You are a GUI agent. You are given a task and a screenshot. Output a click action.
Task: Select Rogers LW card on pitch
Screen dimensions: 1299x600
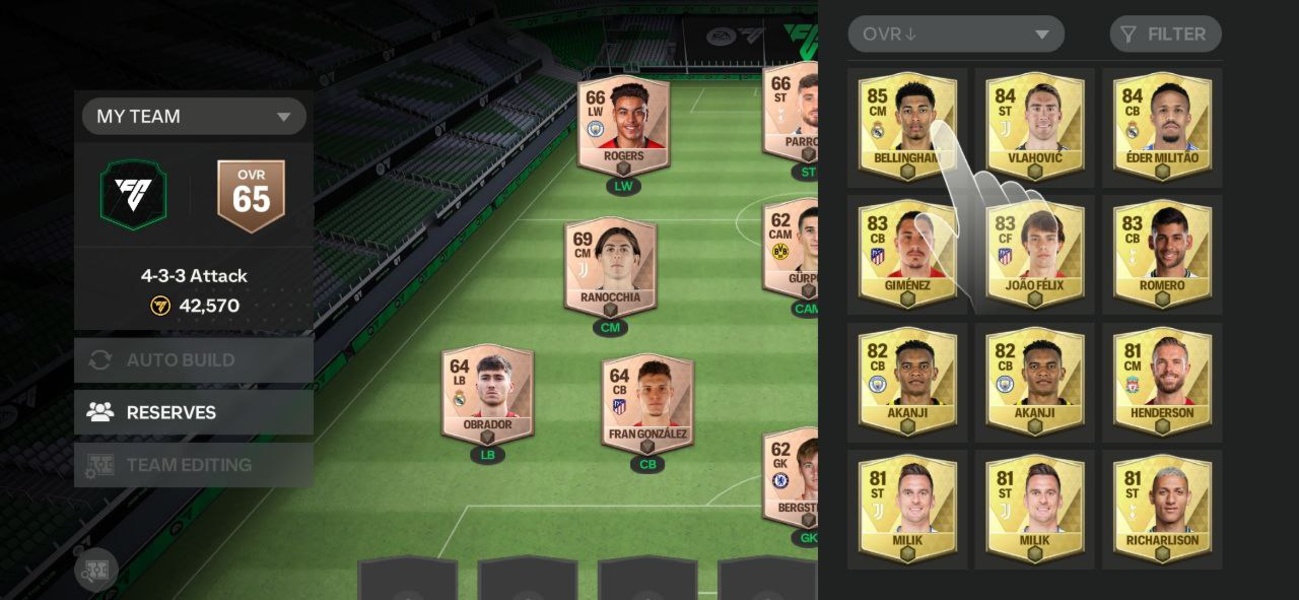tap(623, 127)
